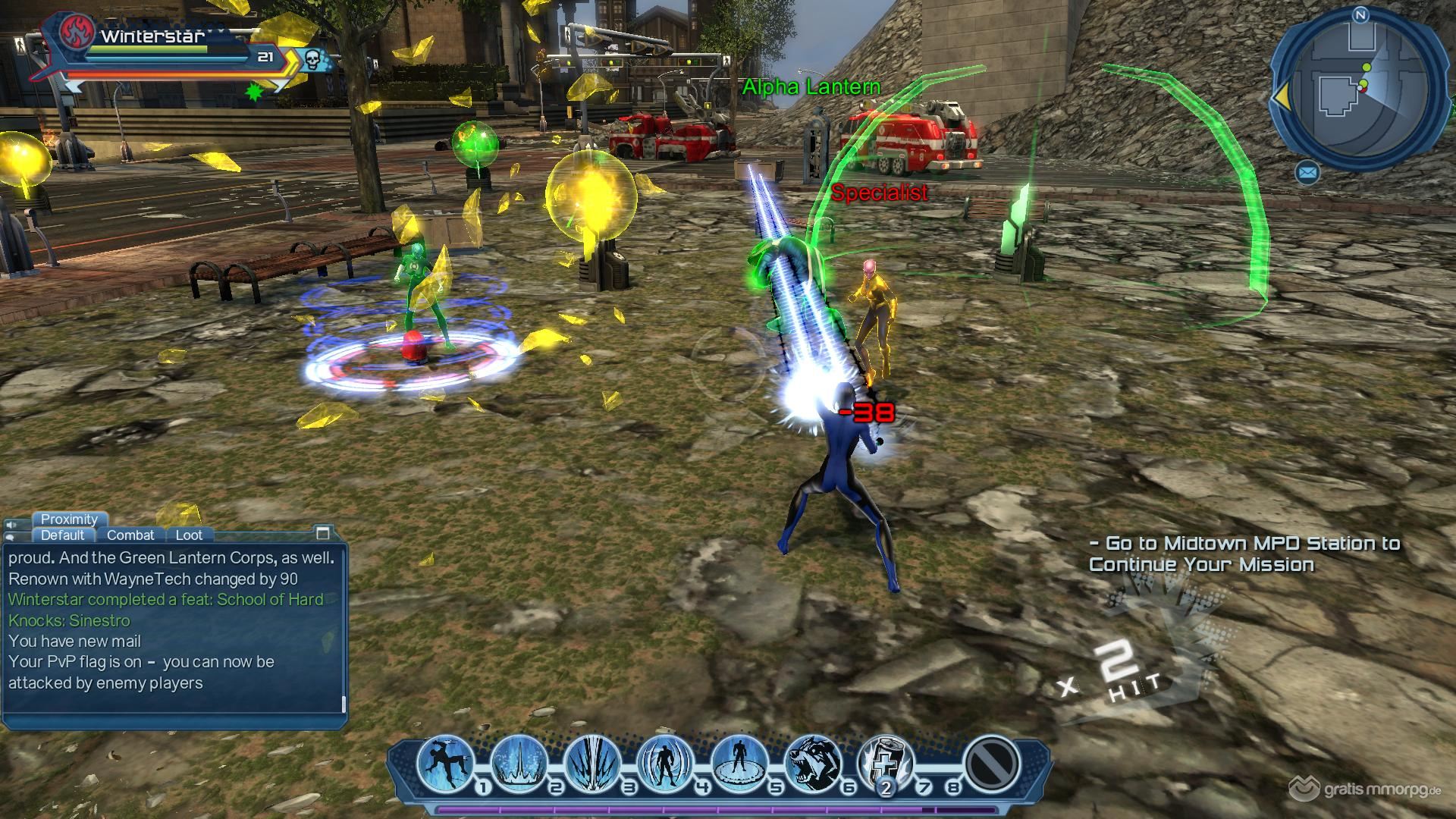The height and width of the screenshot is (819, 1456).
Task: Click the skull PvP flag icon
Action: (x=313, y=59)
